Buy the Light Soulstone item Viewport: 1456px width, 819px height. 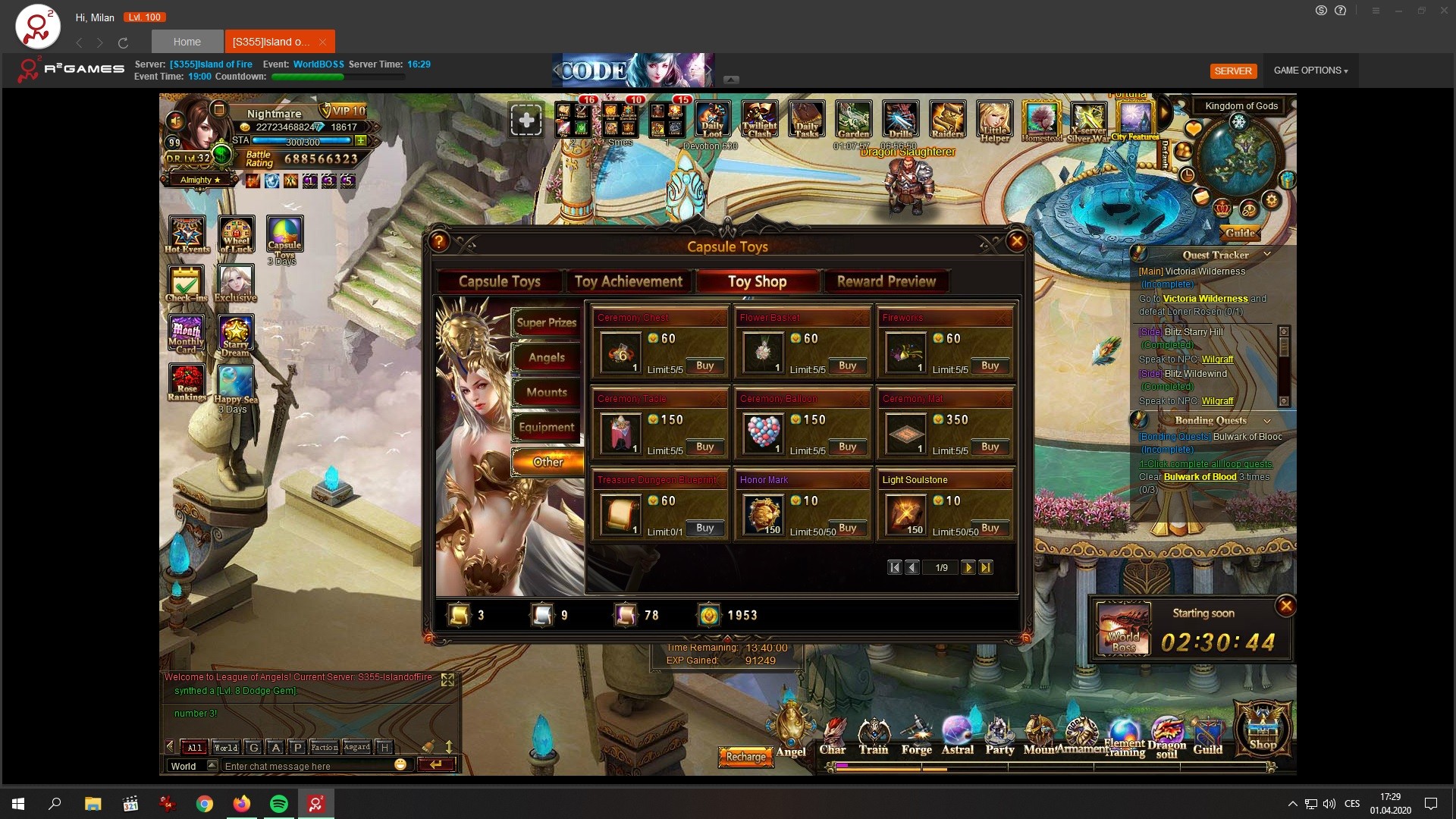pyautogui.click(x=990, y=528)
